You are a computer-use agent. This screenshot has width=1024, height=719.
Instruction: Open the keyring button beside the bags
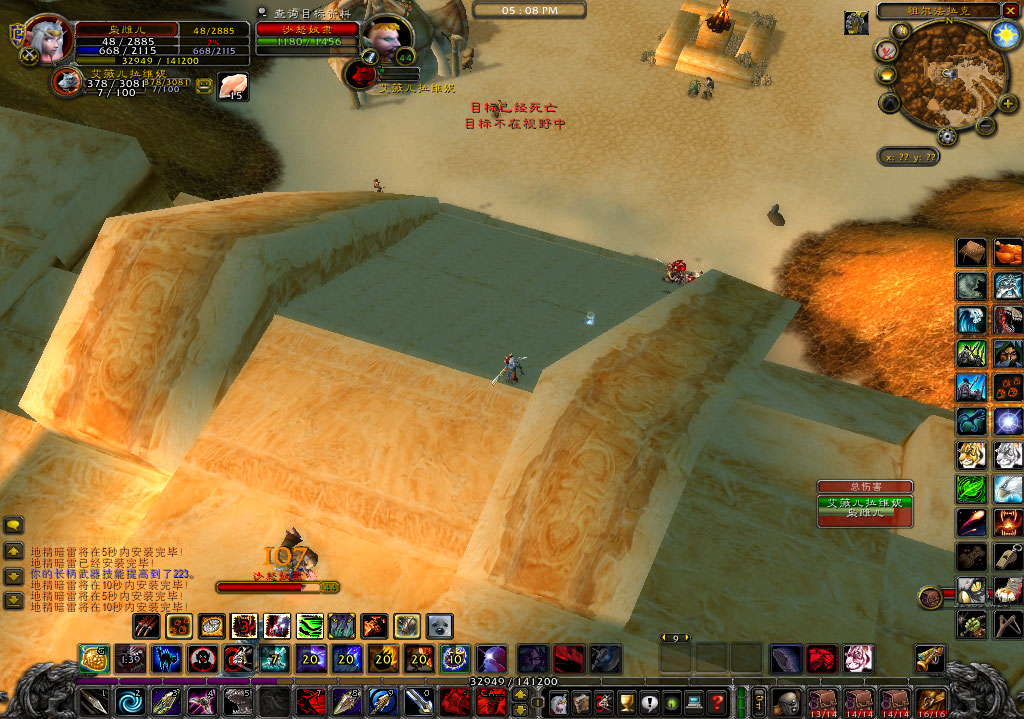758,701
